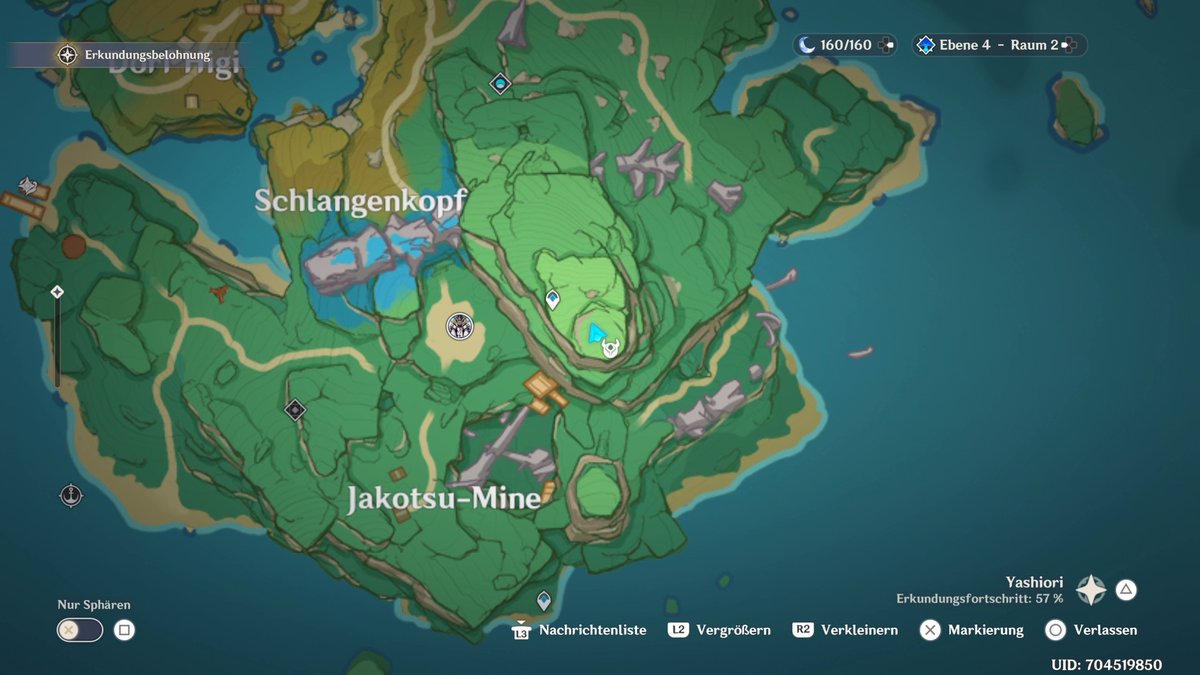Select the teleport waypoint south of Jakotsu-Mine
Screen dimensions: 1200x675
pos(544,601)
